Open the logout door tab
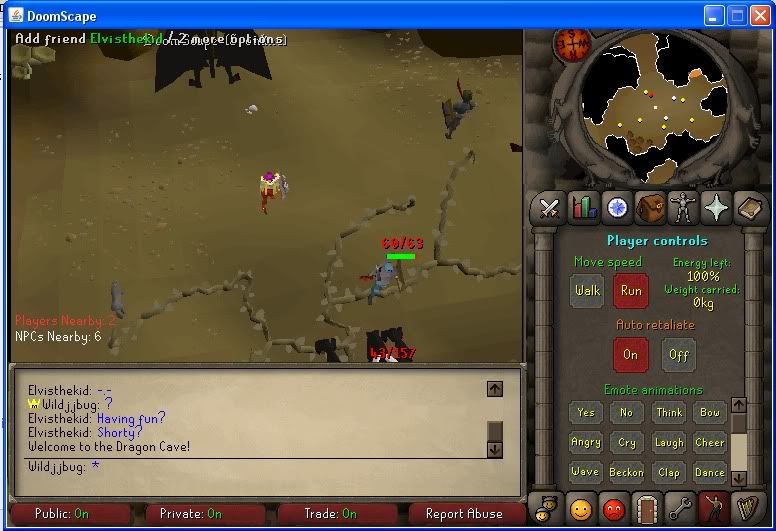Viewport: 776px width, 531px height. click(x=647, y=510)
